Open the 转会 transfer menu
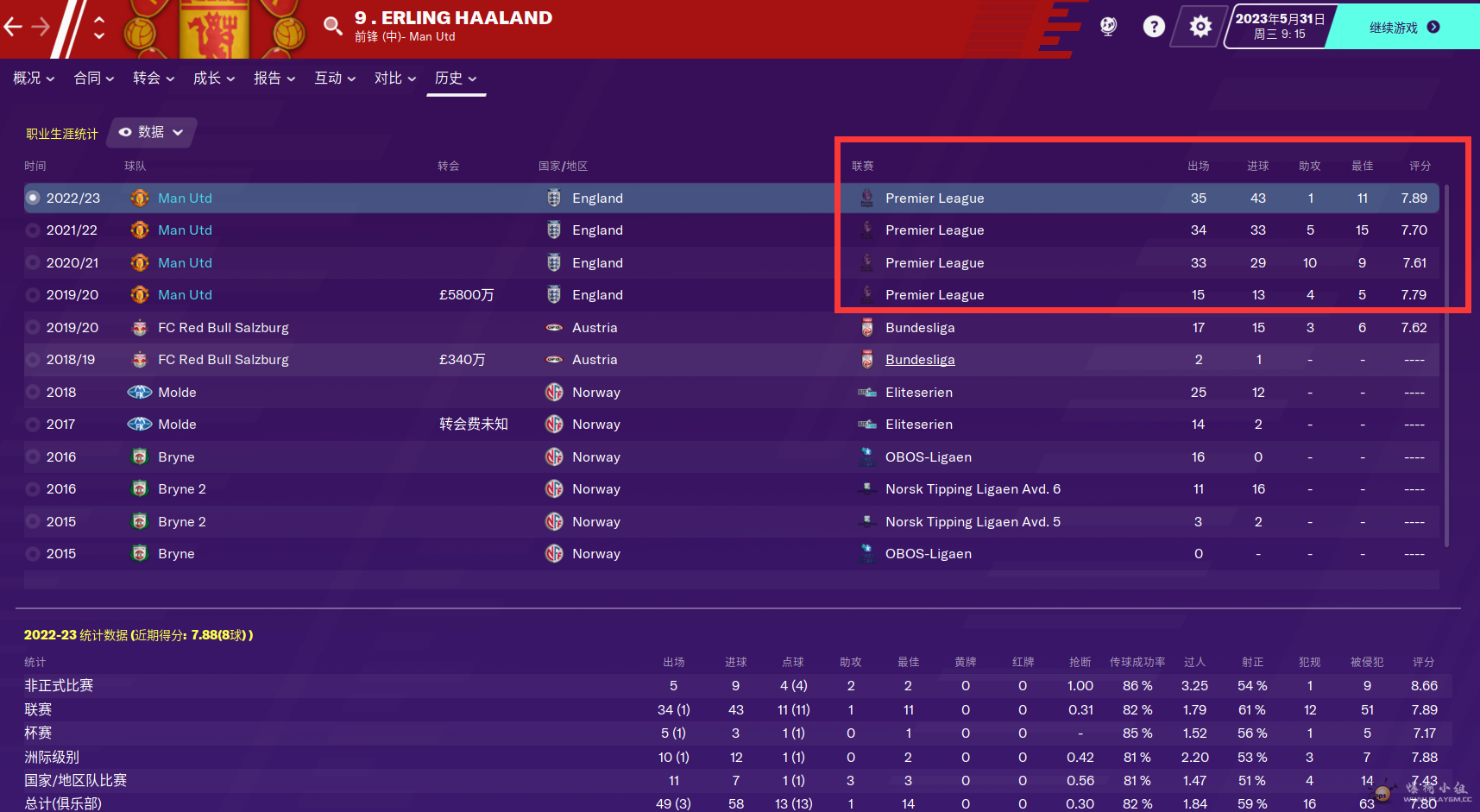 pos(154,79)
